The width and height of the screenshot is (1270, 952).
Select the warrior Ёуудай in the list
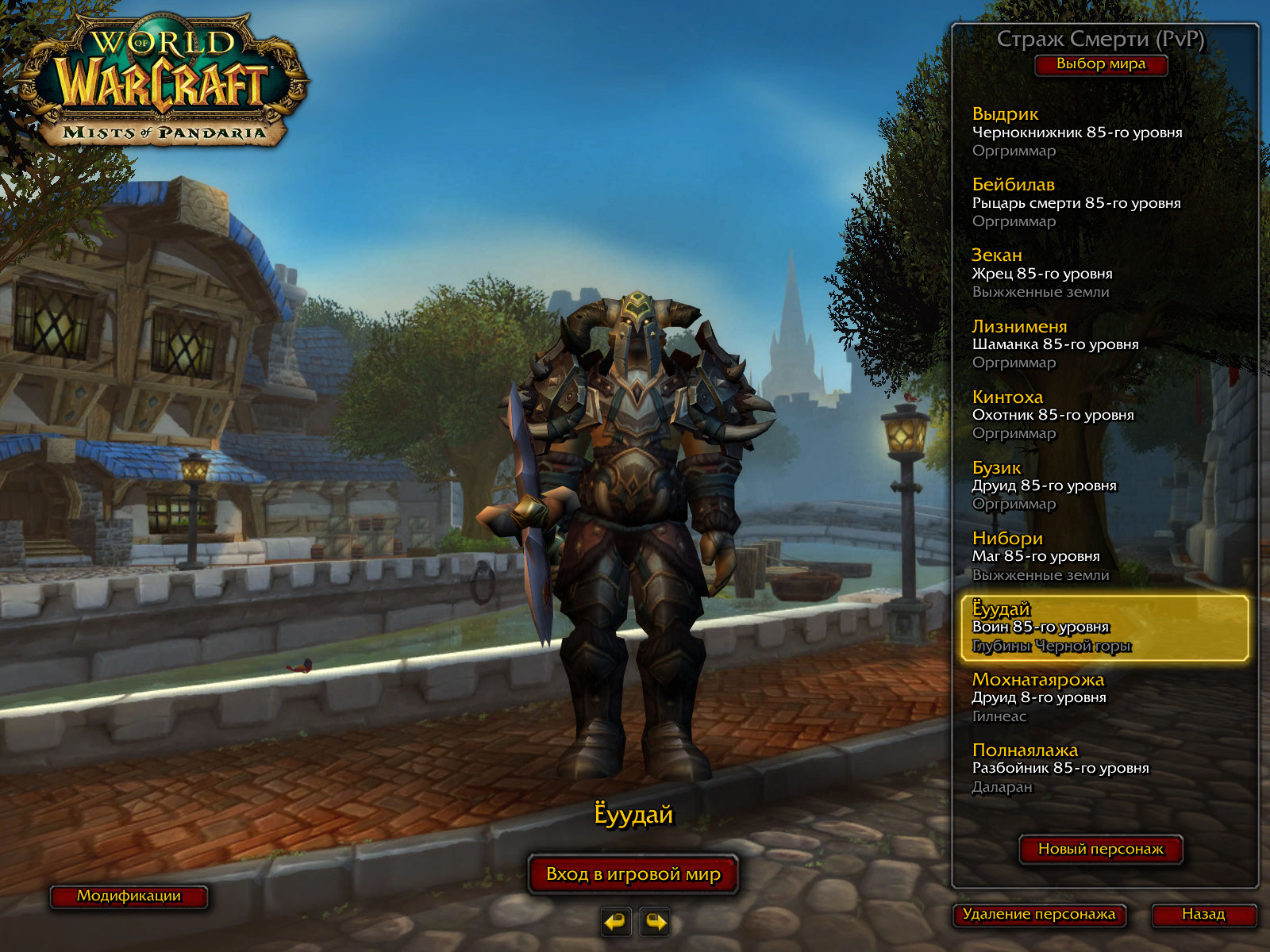point(1103,628)
